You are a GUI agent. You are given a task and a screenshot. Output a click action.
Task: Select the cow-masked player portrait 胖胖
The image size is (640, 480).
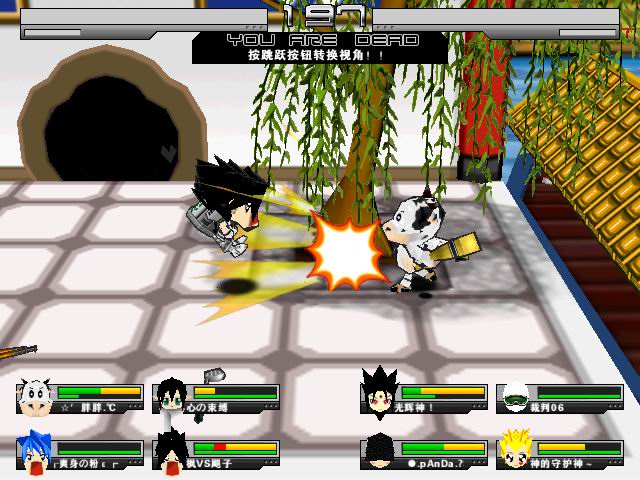(35, 397)
